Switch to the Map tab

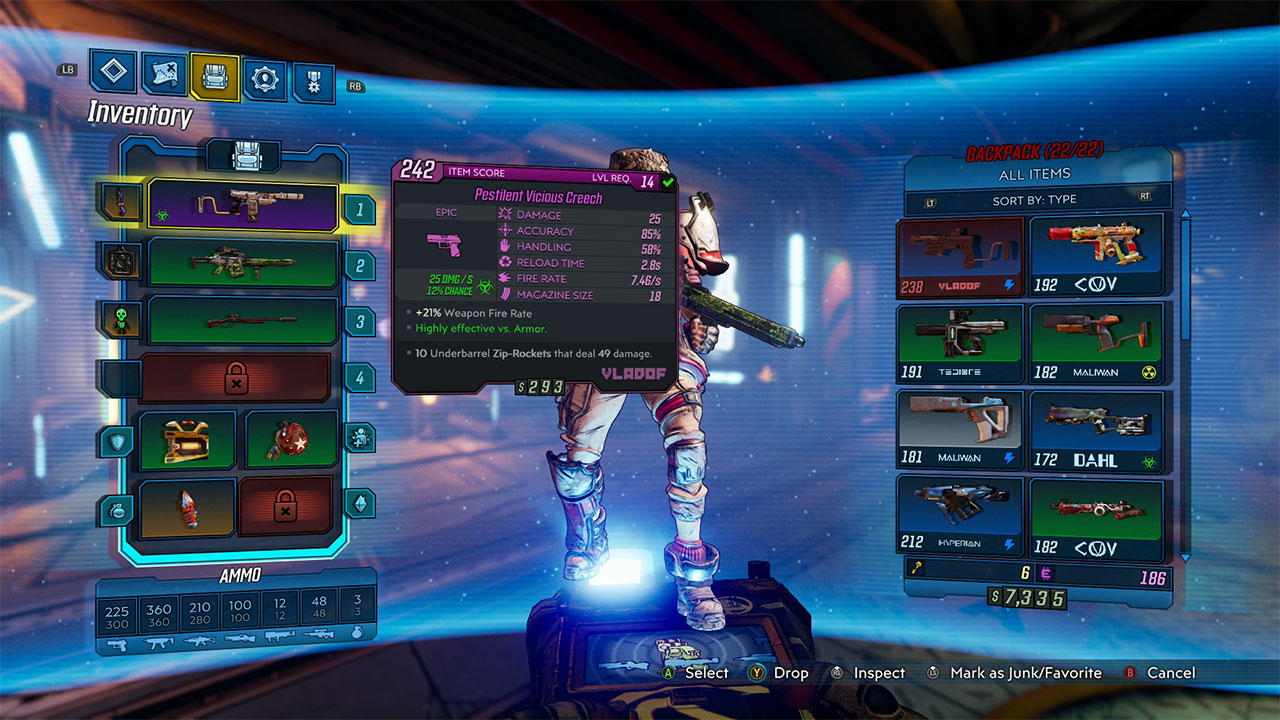(164, 75)
